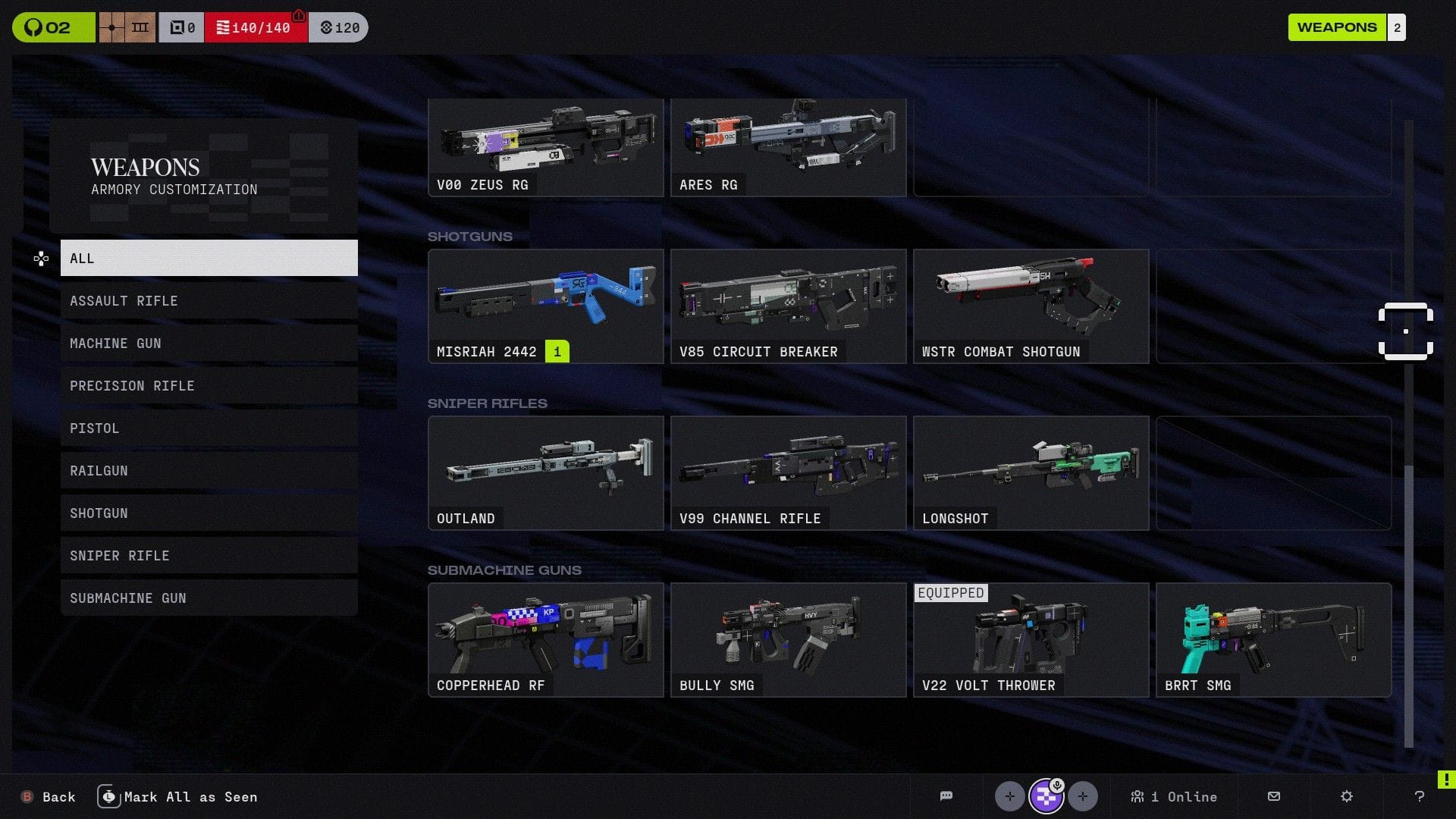The height and width of the screenshot is (819, 1456).
Task: Click the red 140/140 resource counter
Action: point(256,27)
